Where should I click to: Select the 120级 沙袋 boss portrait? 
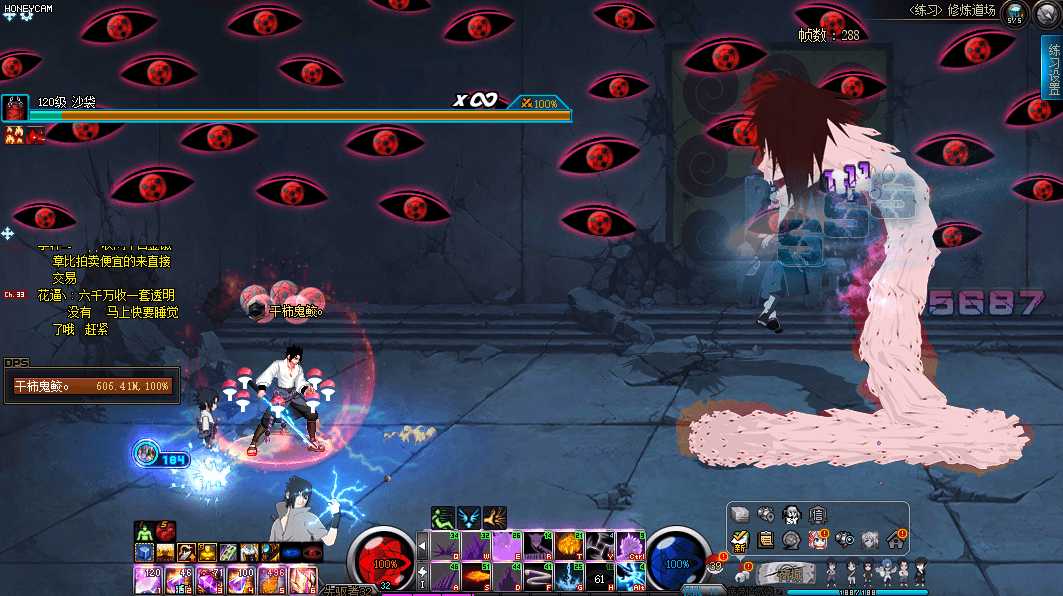click(15, 107)
